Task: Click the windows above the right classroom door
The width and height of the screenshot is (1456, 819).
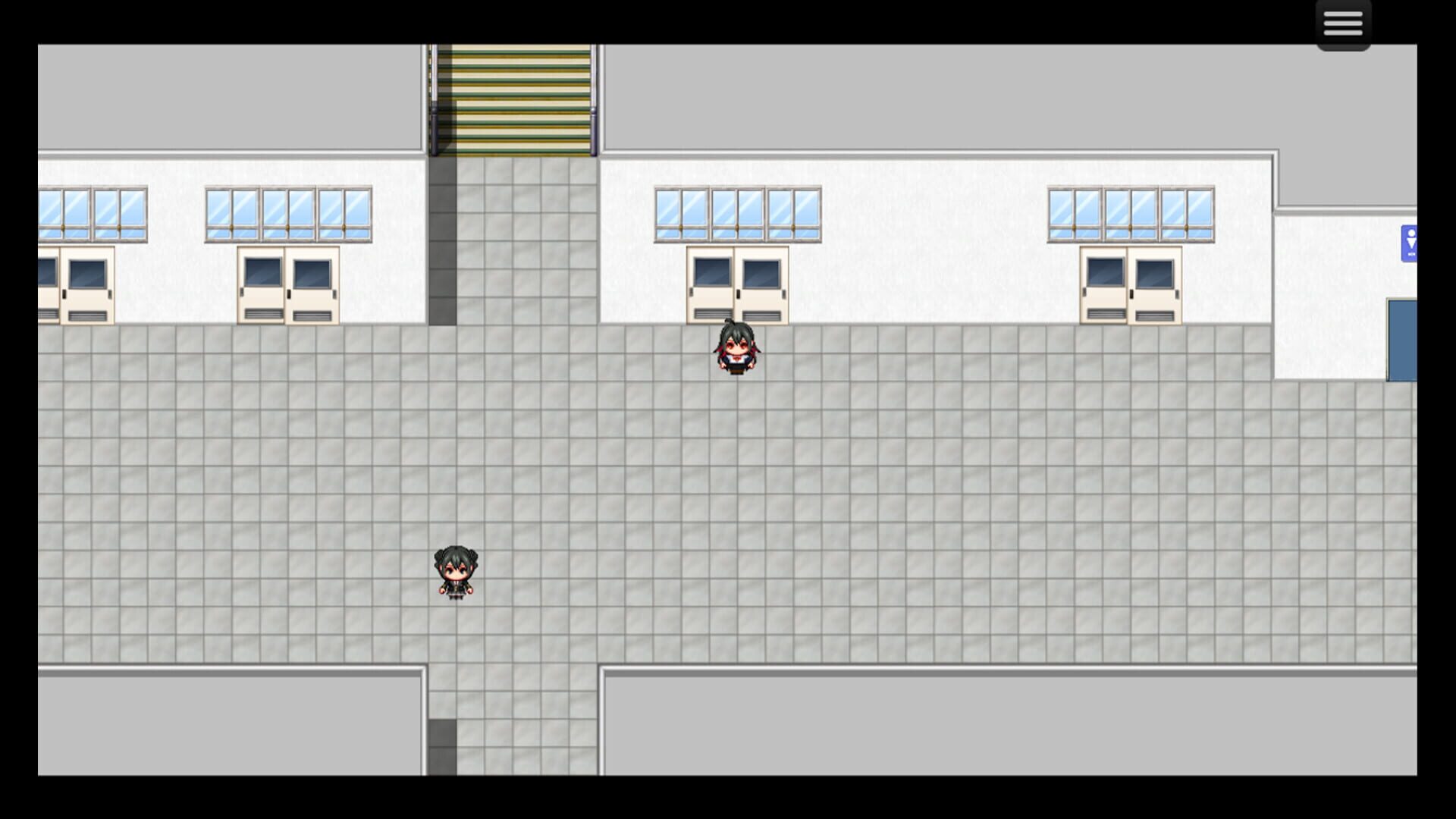Action: [1130, 212]
